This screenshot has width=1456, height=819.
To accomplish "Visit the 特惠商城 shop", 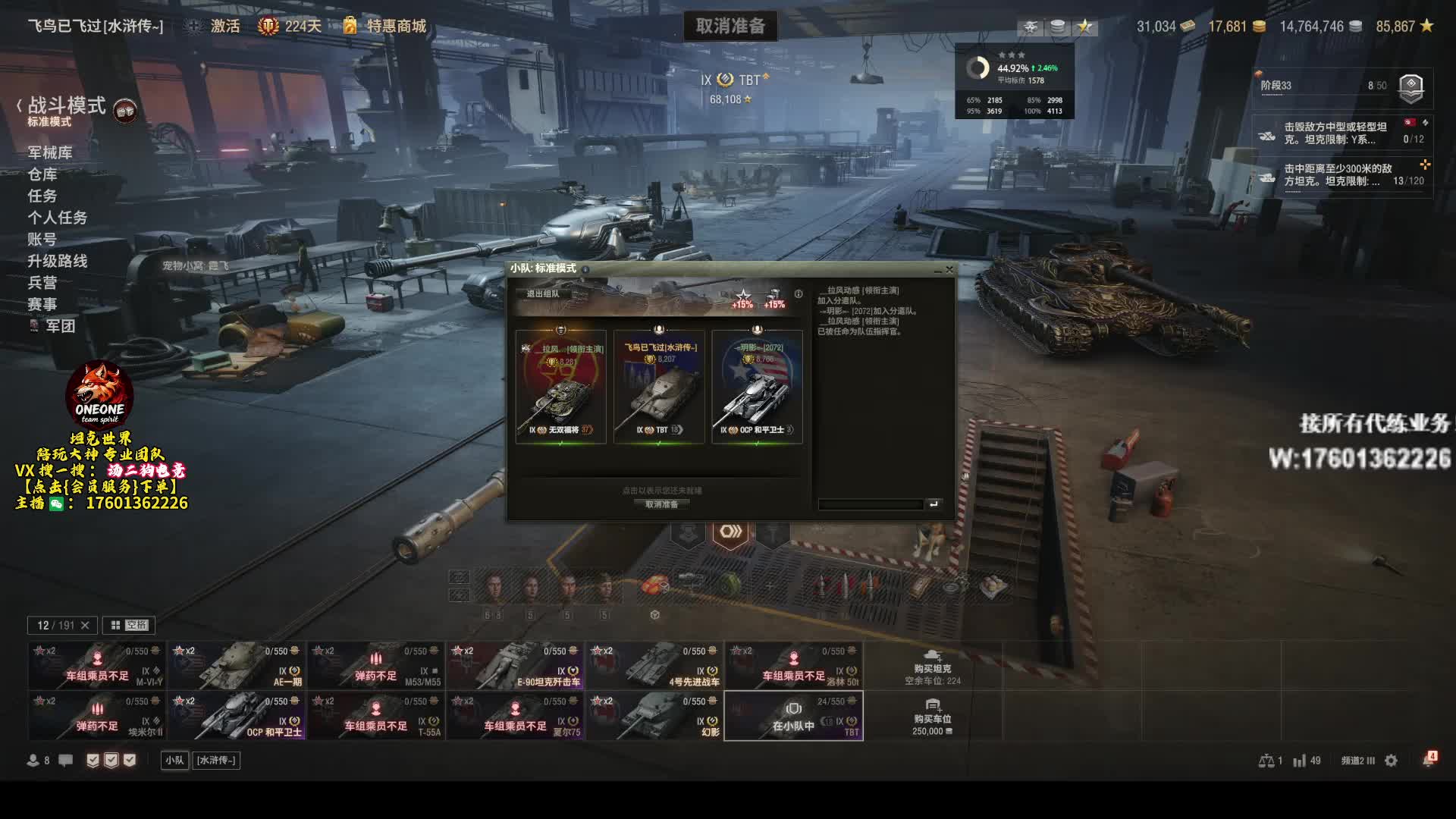I will 396,27.
